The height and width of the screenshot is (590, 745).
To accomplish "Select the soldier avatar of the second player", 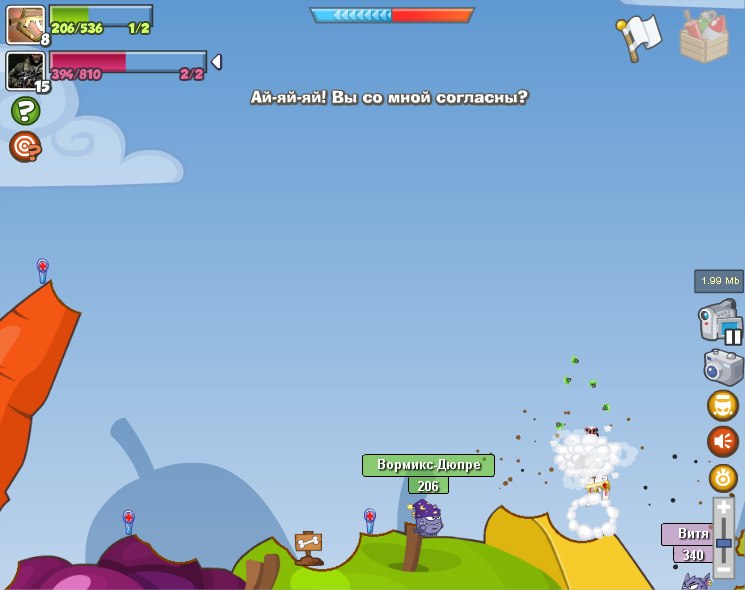I will tap(25, 70).
